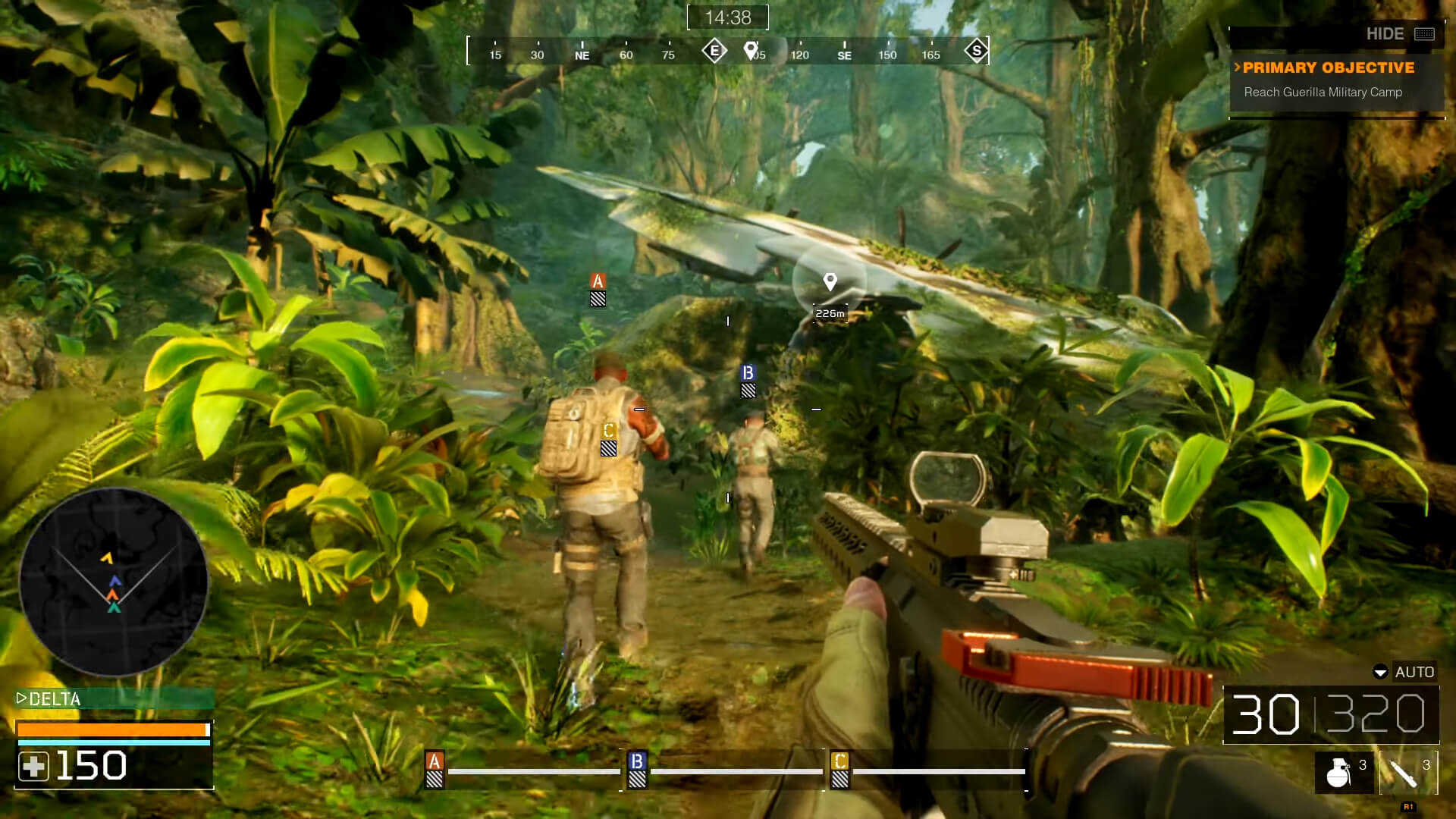
Task: Click the touchpad icon beside HIDE
Action: 1425,34
